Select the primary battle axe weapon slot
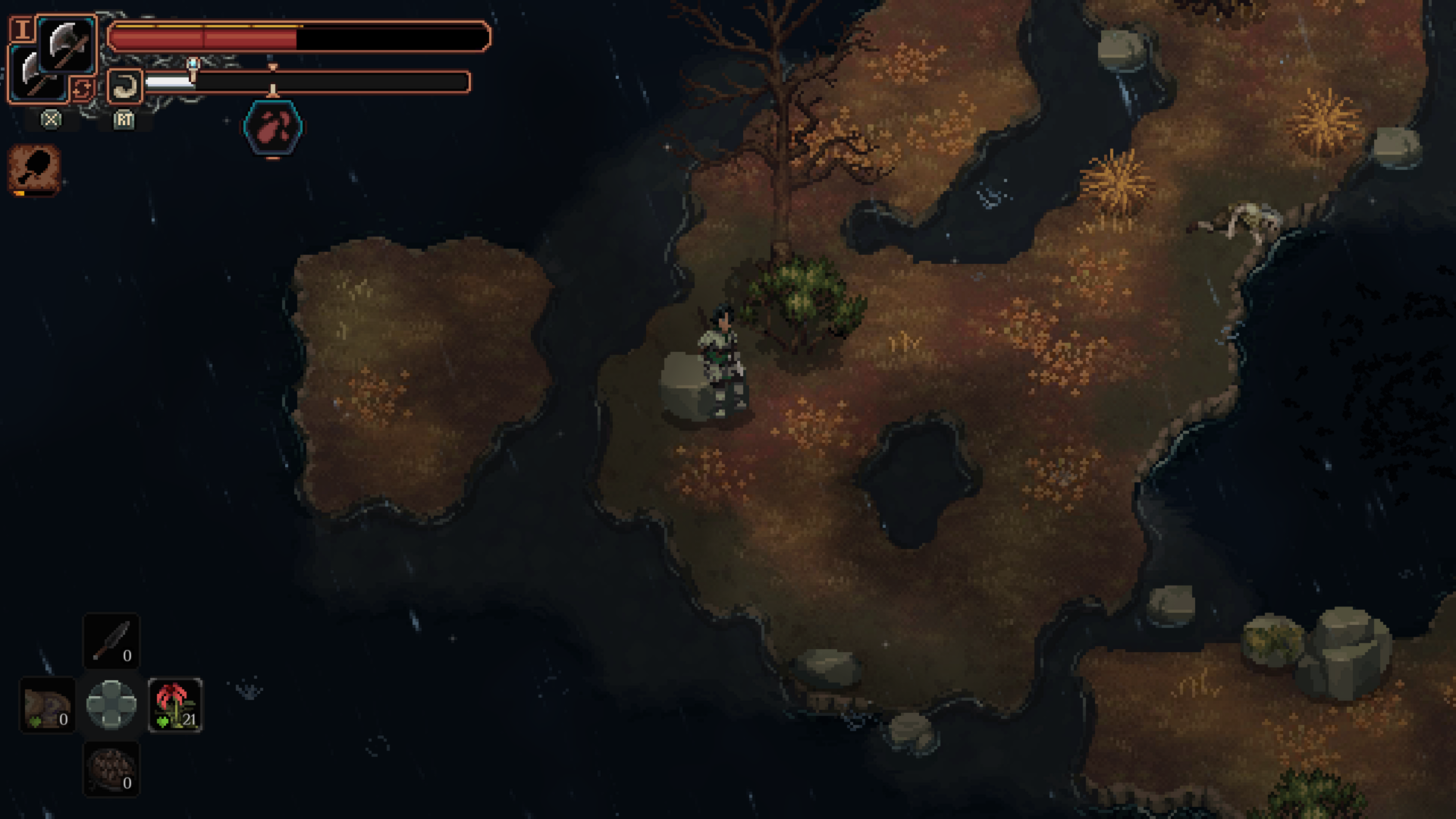The height and width of the screenshot is (819, 1456). [x=67, y=44]
